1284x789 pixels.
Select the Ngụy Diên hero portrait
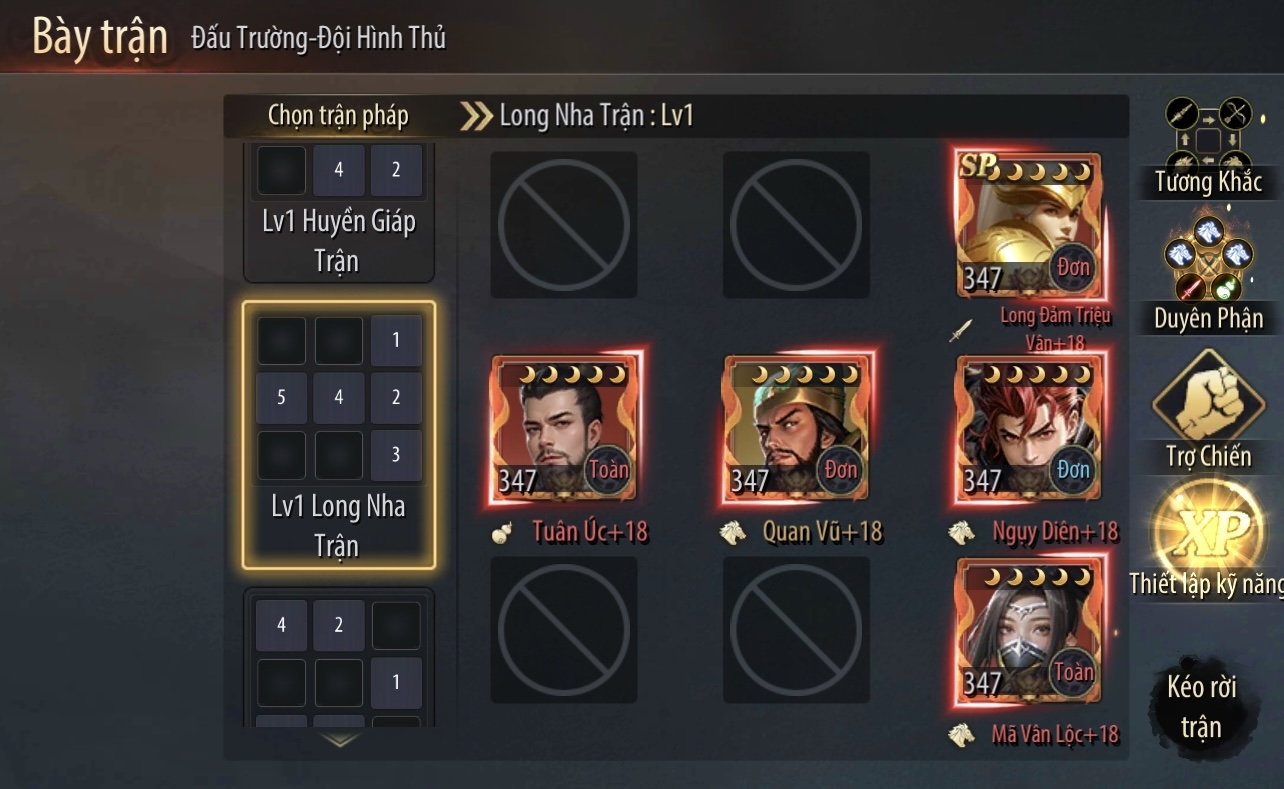(1029, 427)
